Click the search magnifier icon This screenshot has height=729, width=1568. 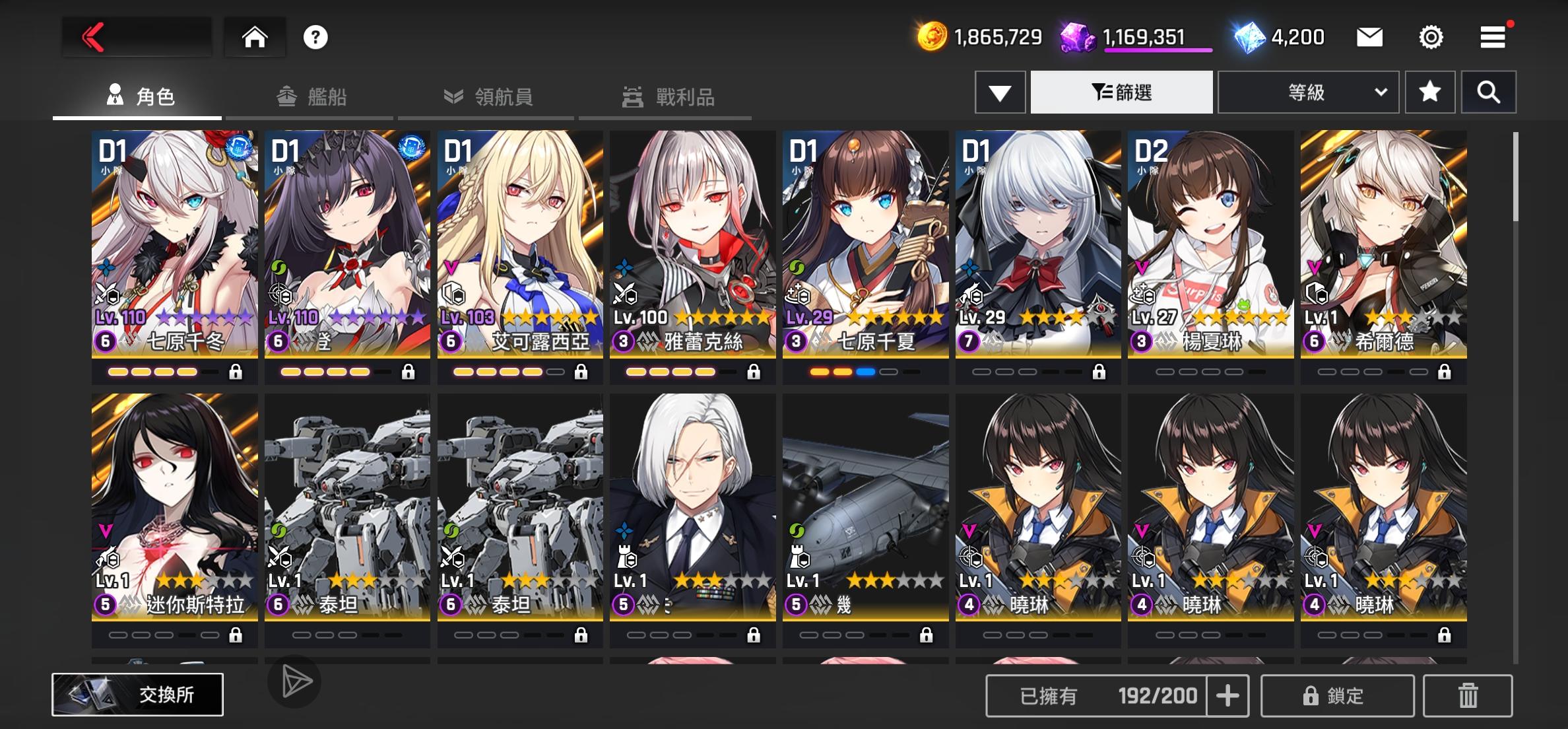click(1488, 92)
